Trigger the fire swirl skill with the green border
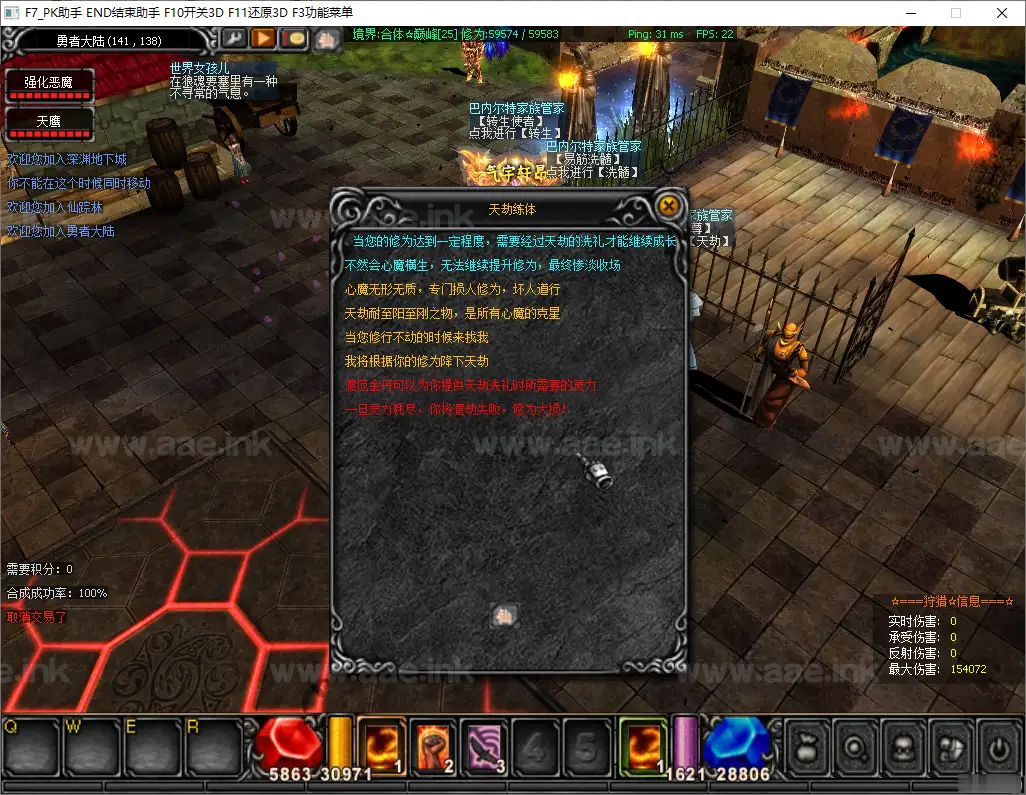This screenshot has height=795, width=1026. 643,746
